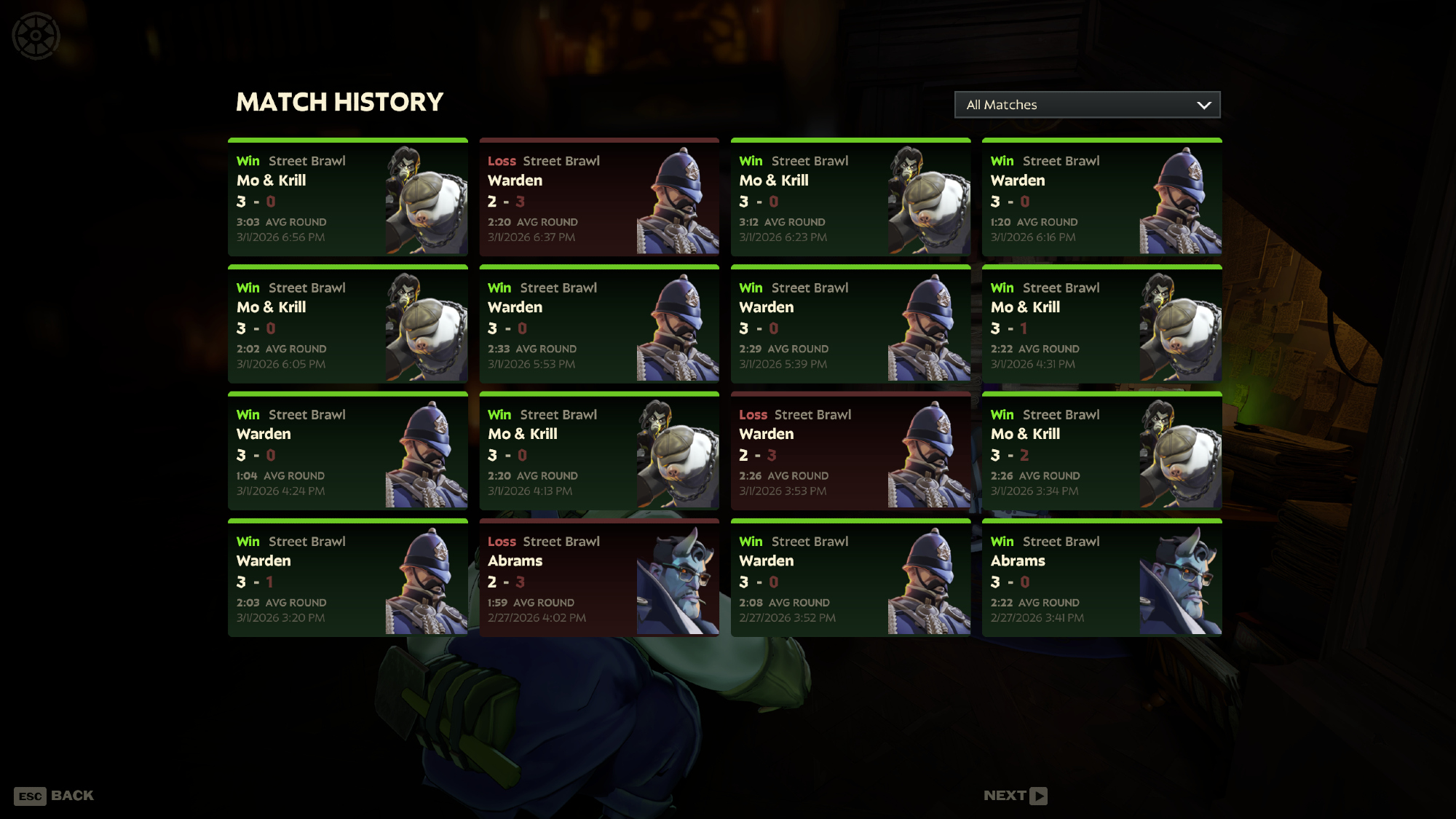Viewport: 1456px width, 819px height.
Task: Open the Warden win from 6:16 PM
Action: 1101,197
